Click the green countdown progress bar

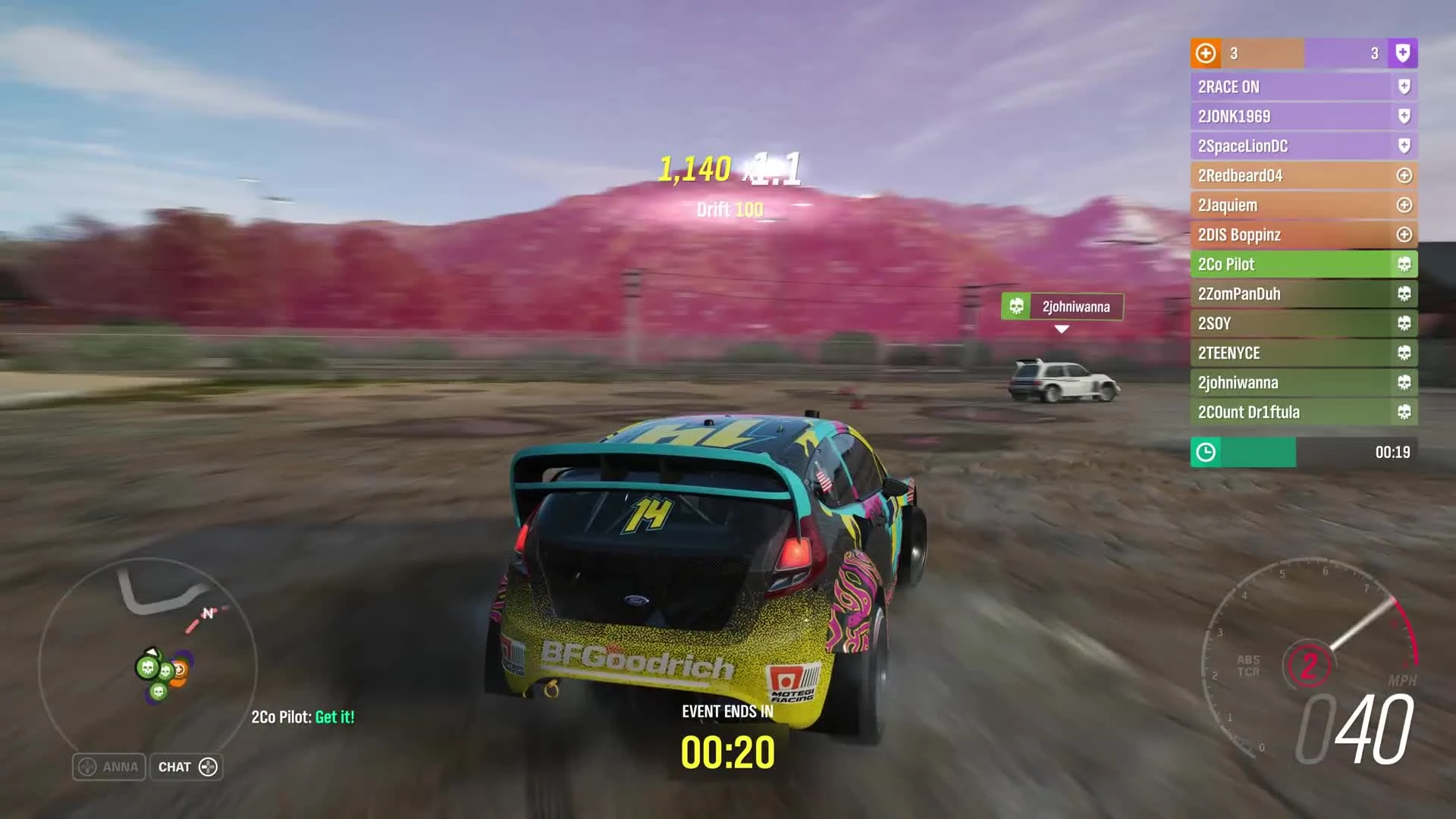pos(1244,452)
